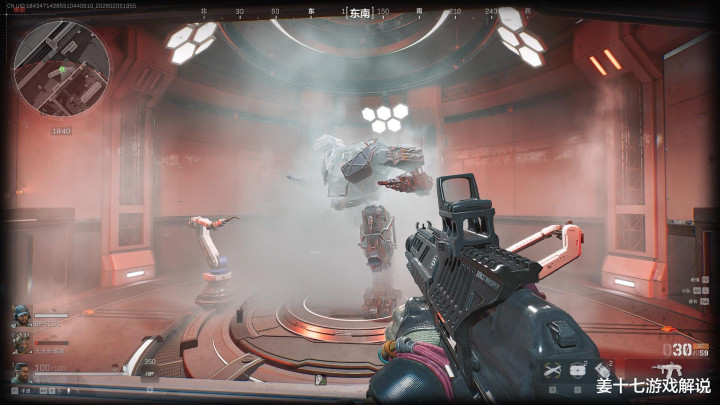Screen dimensions: 720x405
Task: Open the circular minimap
Action: pos(61,69)
